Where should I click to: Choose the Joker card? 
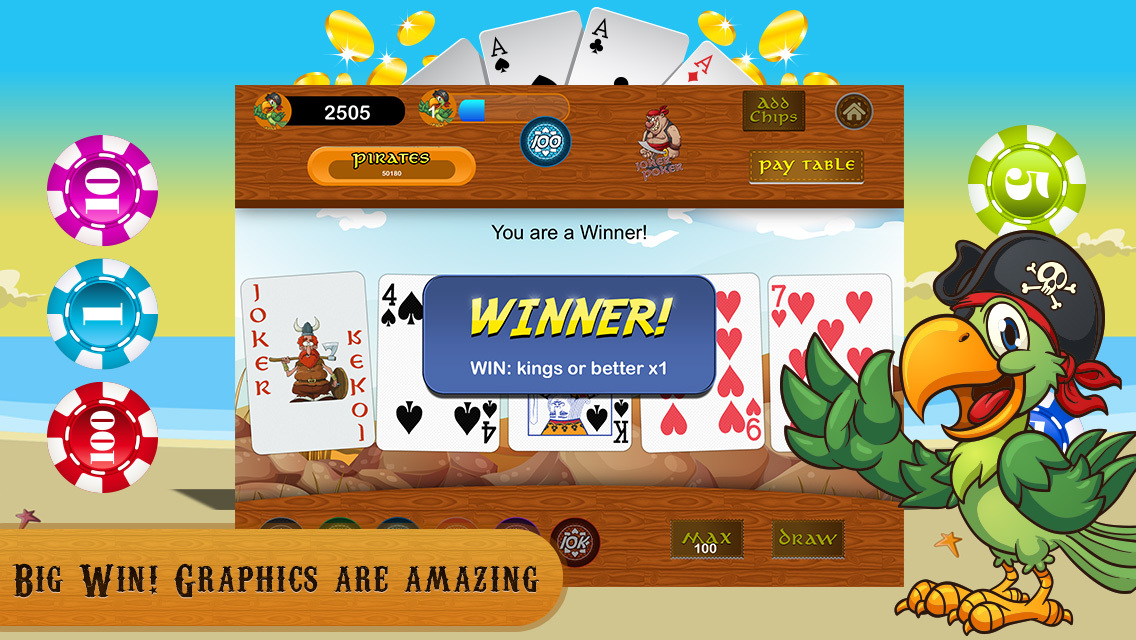coord(307,361)
